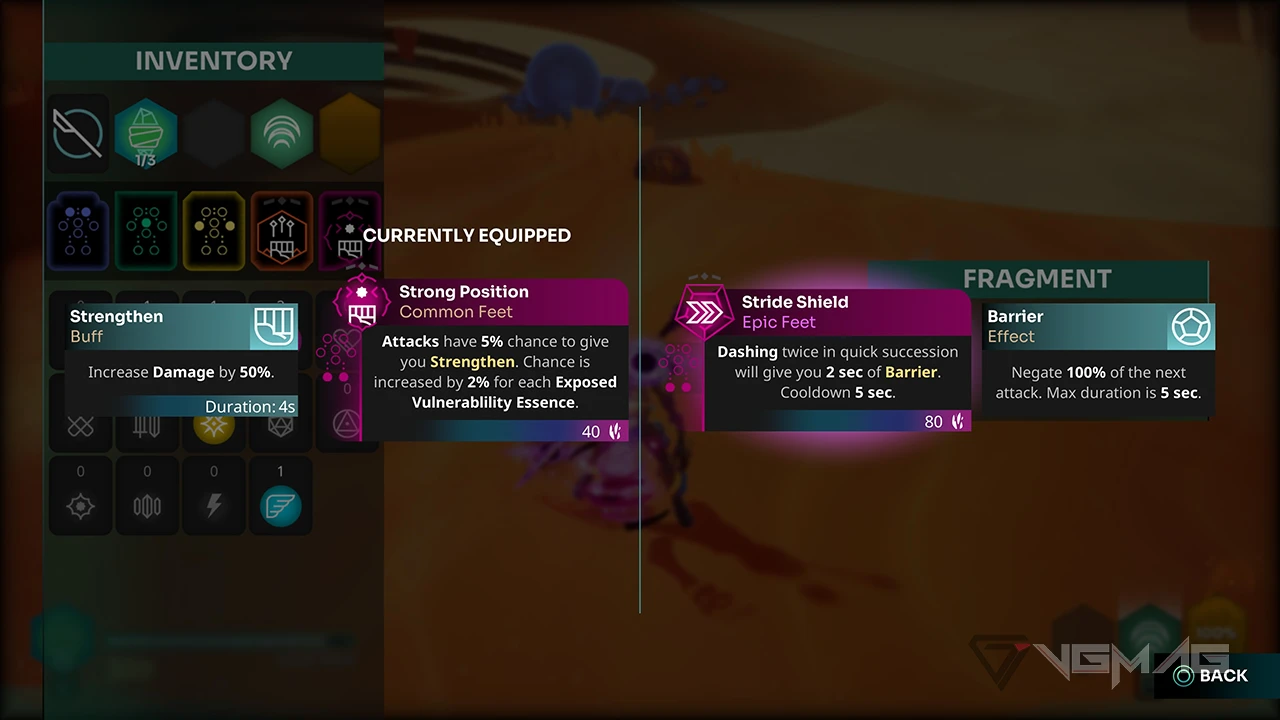Select the grey lightning bolt essence

tap(214, 505)
